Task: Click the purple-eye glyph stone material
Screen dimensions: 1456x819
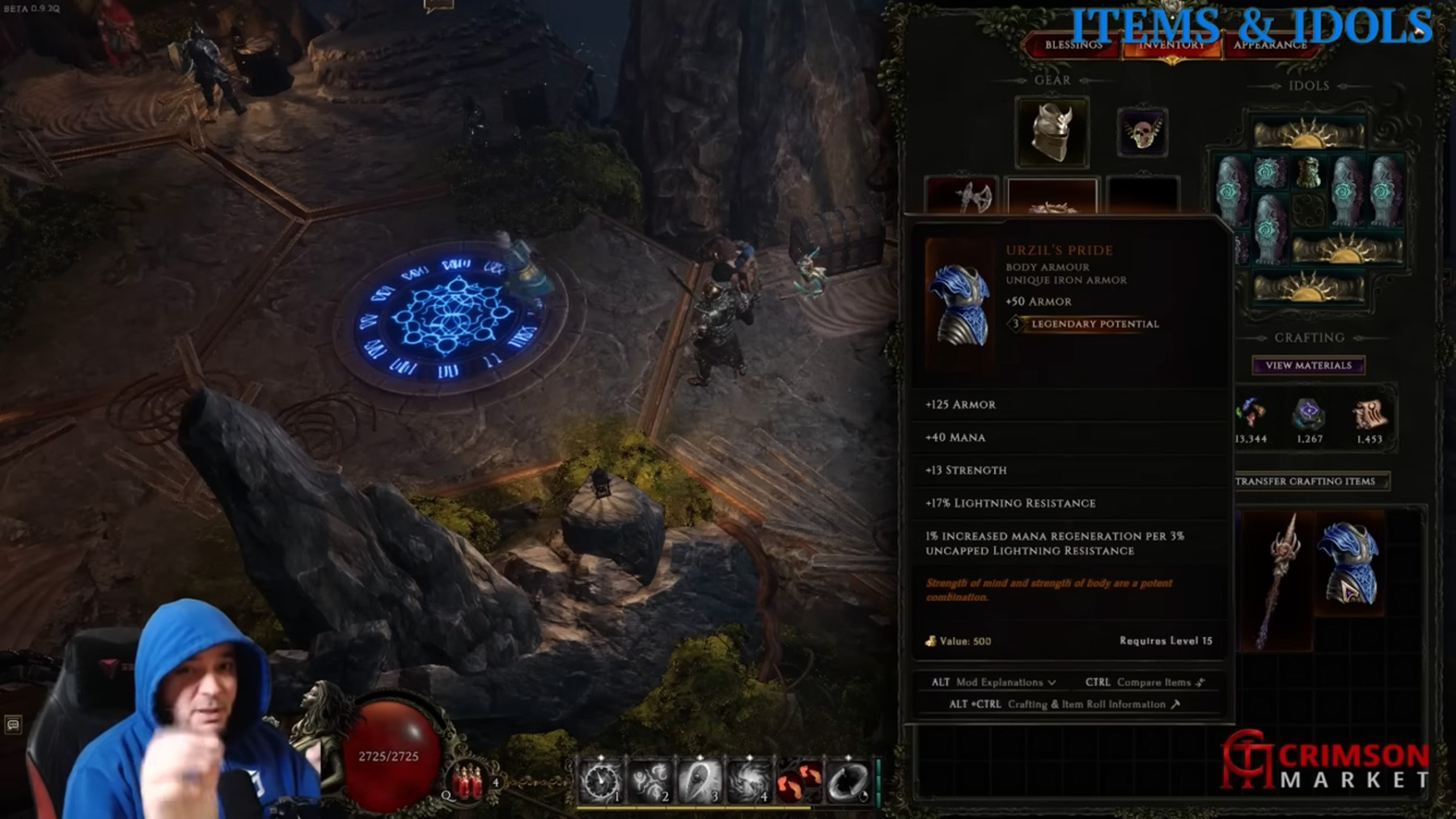Action: coord(1309,413)
